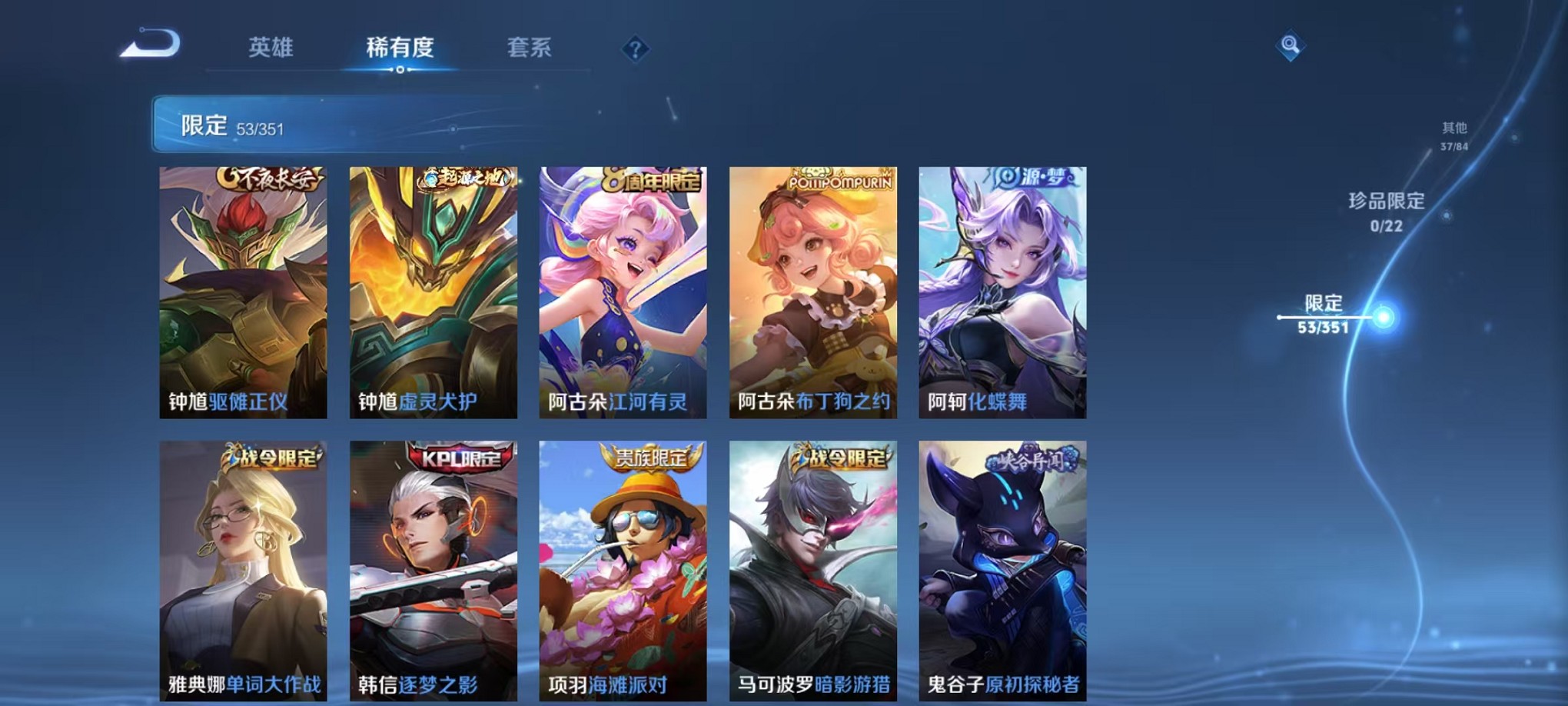Image resolution: width=1568 pixels, height=706 pixels.
Task: Switch to the 英雄 tab
Action: pyautogui.click(x=270, y=48)
